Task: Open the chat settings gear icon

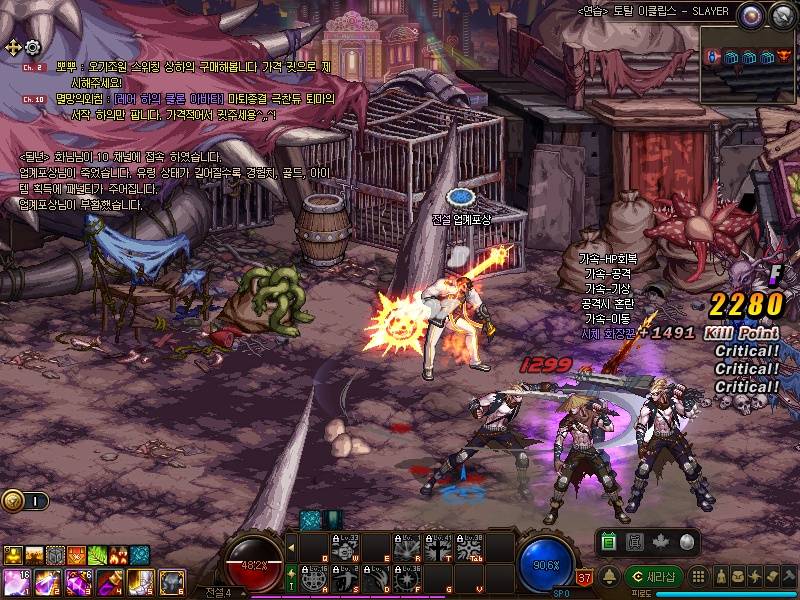Action: point(32,47)
